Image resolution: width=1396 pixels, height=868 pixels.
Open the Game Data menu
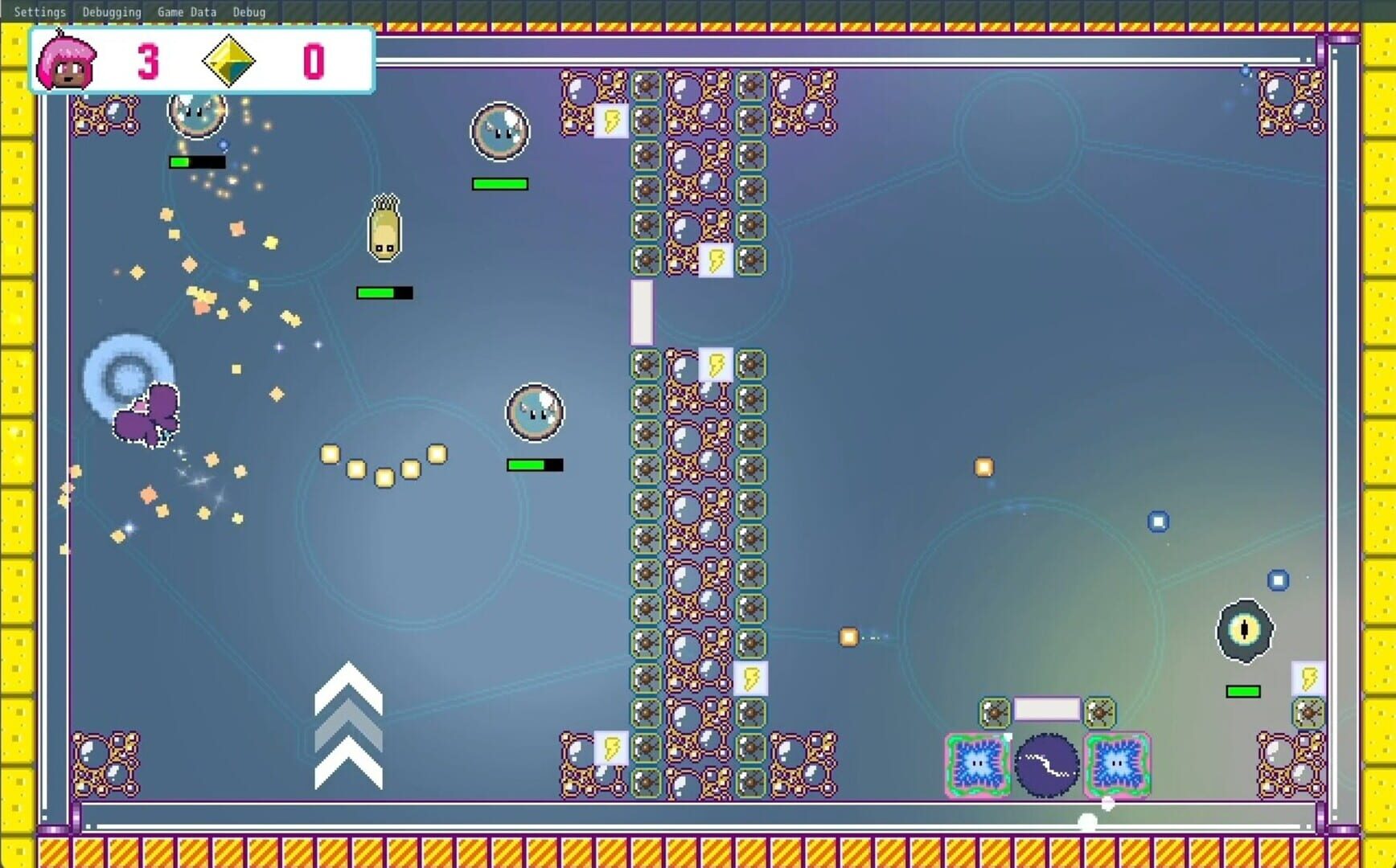[186, 11]
